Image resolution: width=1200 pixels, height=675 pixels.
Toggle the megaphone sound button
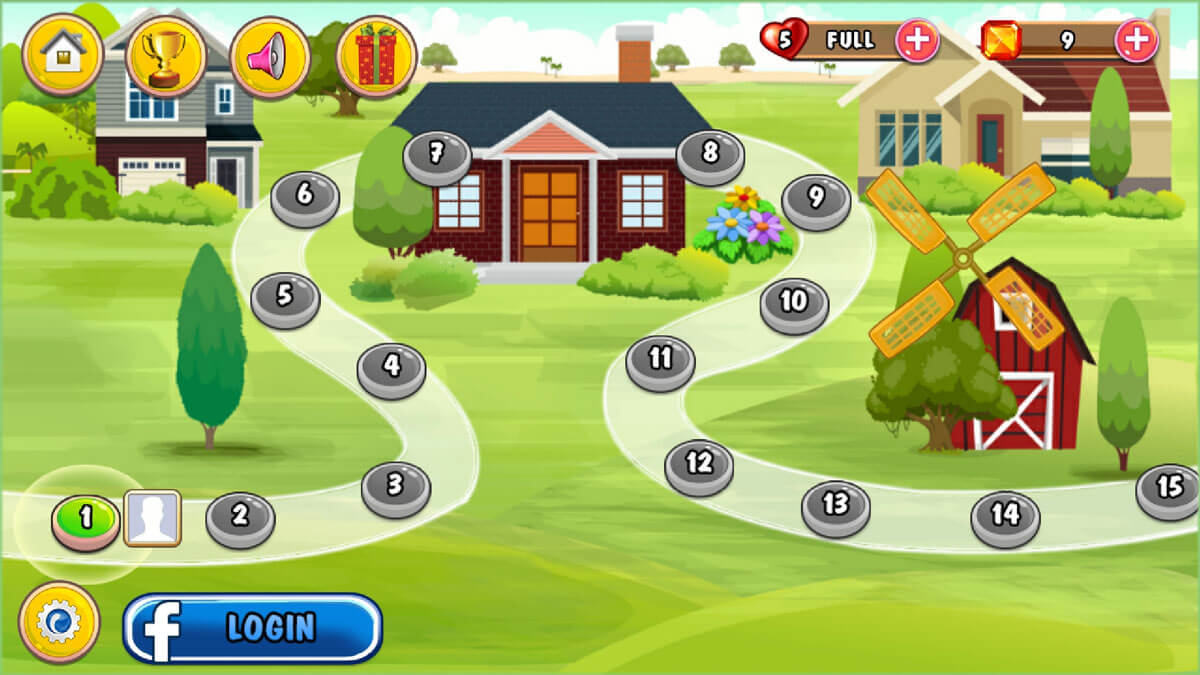point(269,57)
